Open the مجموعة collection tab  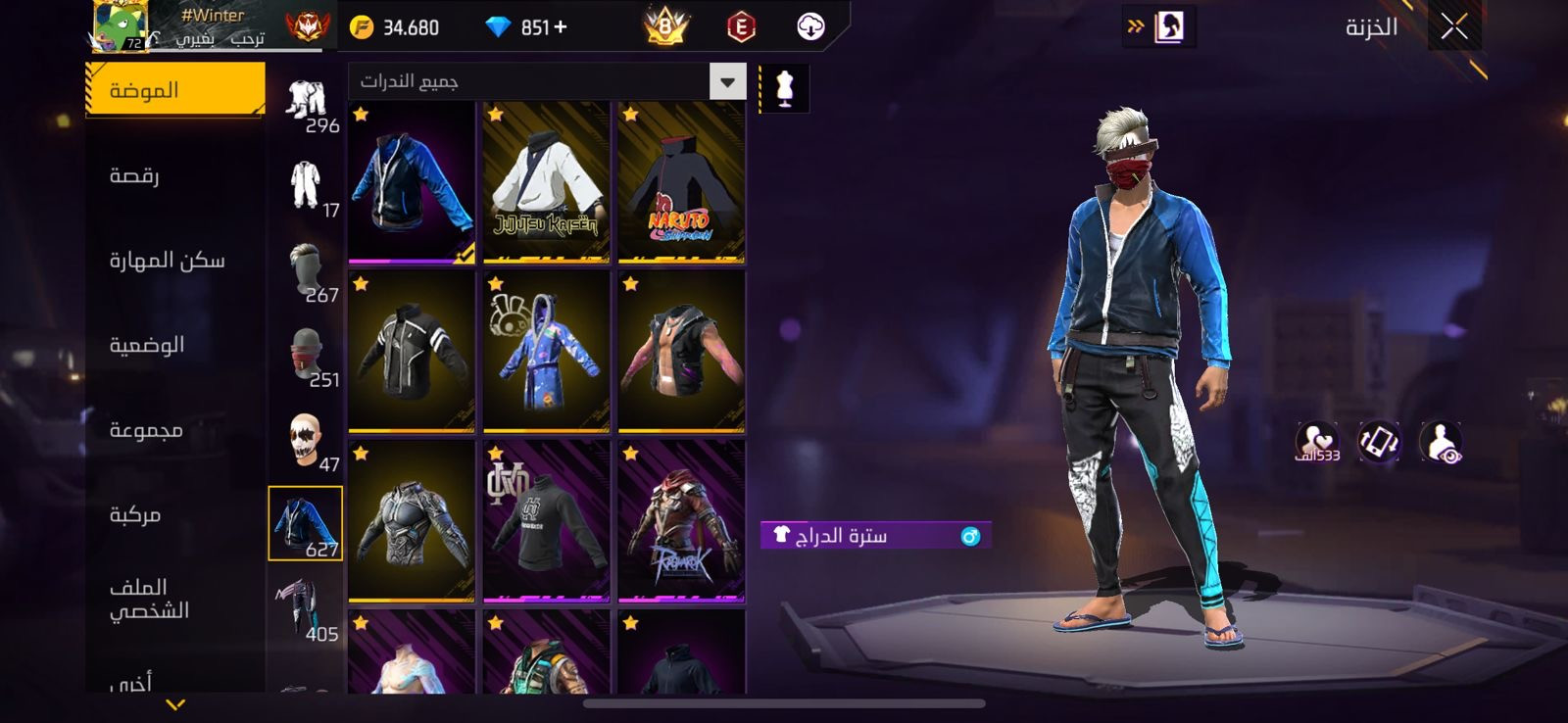(174, 429)
